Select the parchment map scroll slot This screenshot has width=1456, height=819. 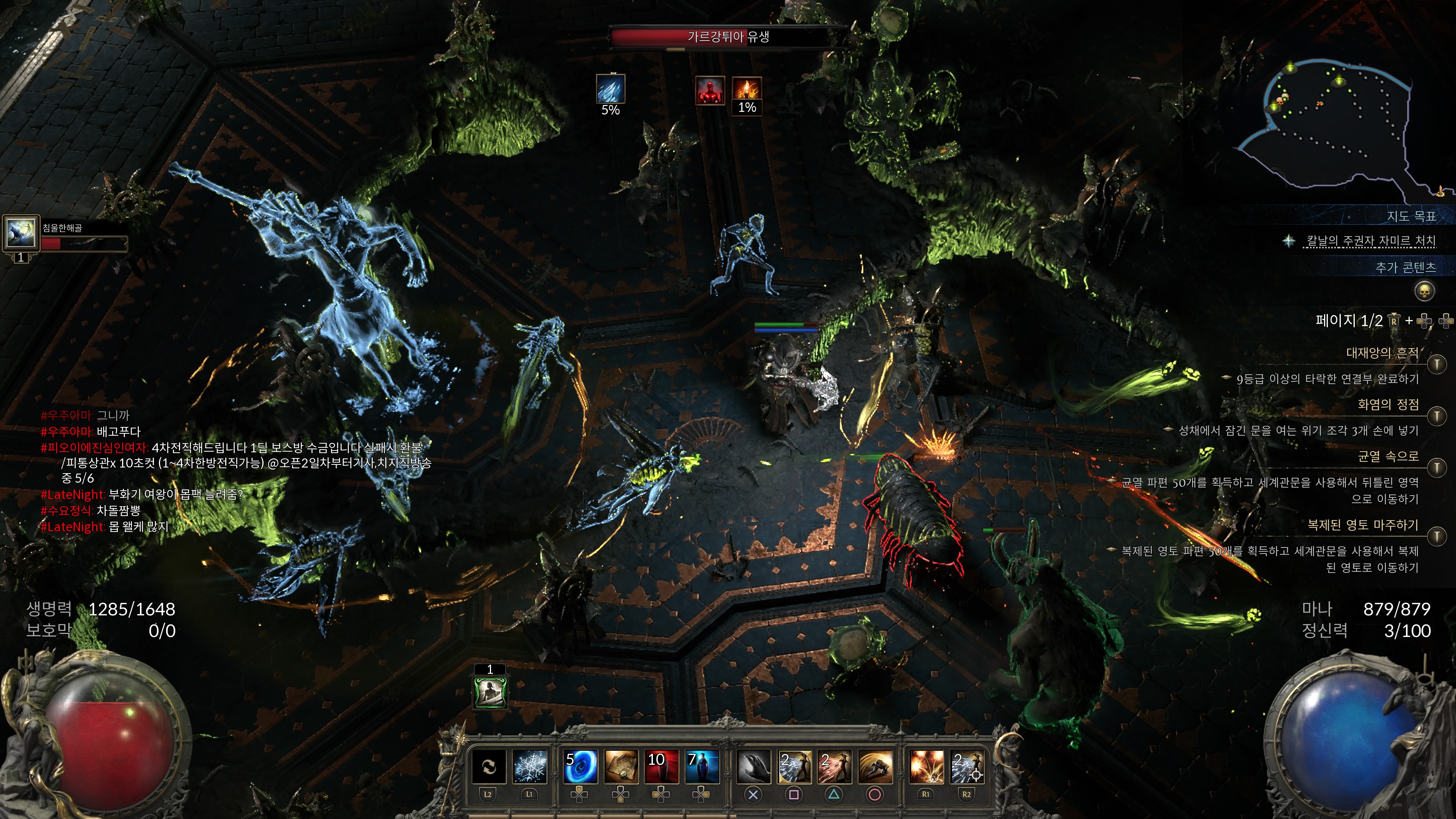(621, 767)
